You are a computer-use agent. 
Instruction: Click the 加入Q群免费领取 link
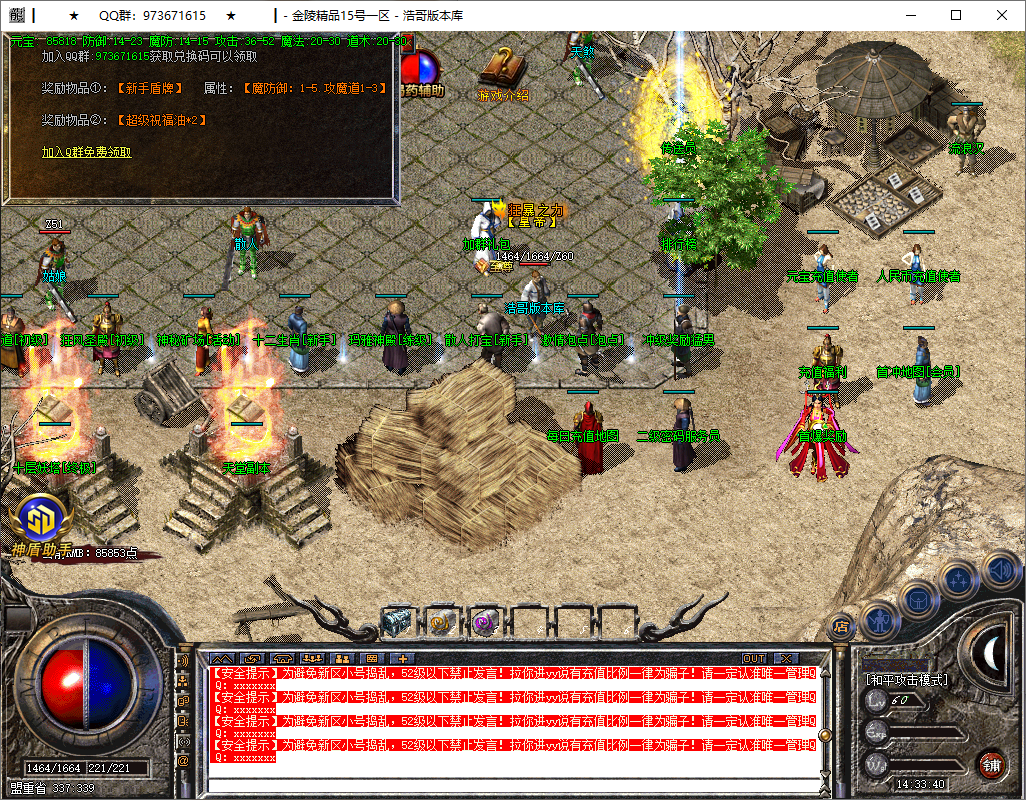pos(86,152)
